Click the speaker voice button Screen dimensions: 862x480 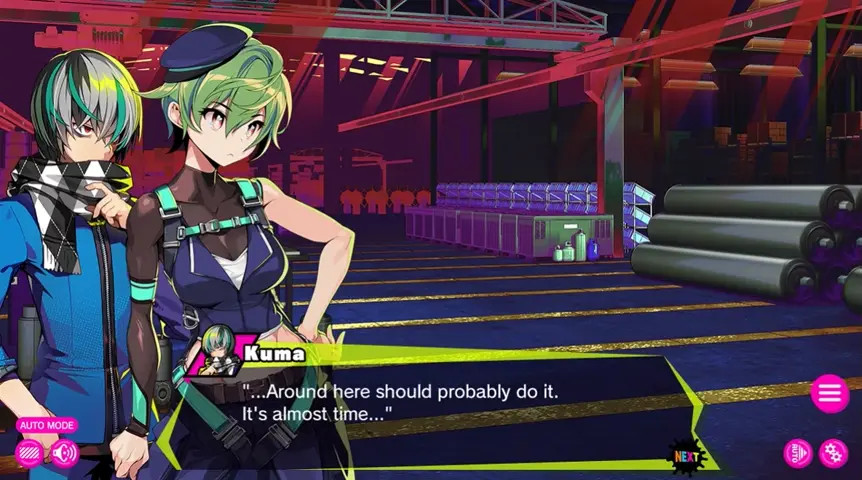(x=65, y=453)
